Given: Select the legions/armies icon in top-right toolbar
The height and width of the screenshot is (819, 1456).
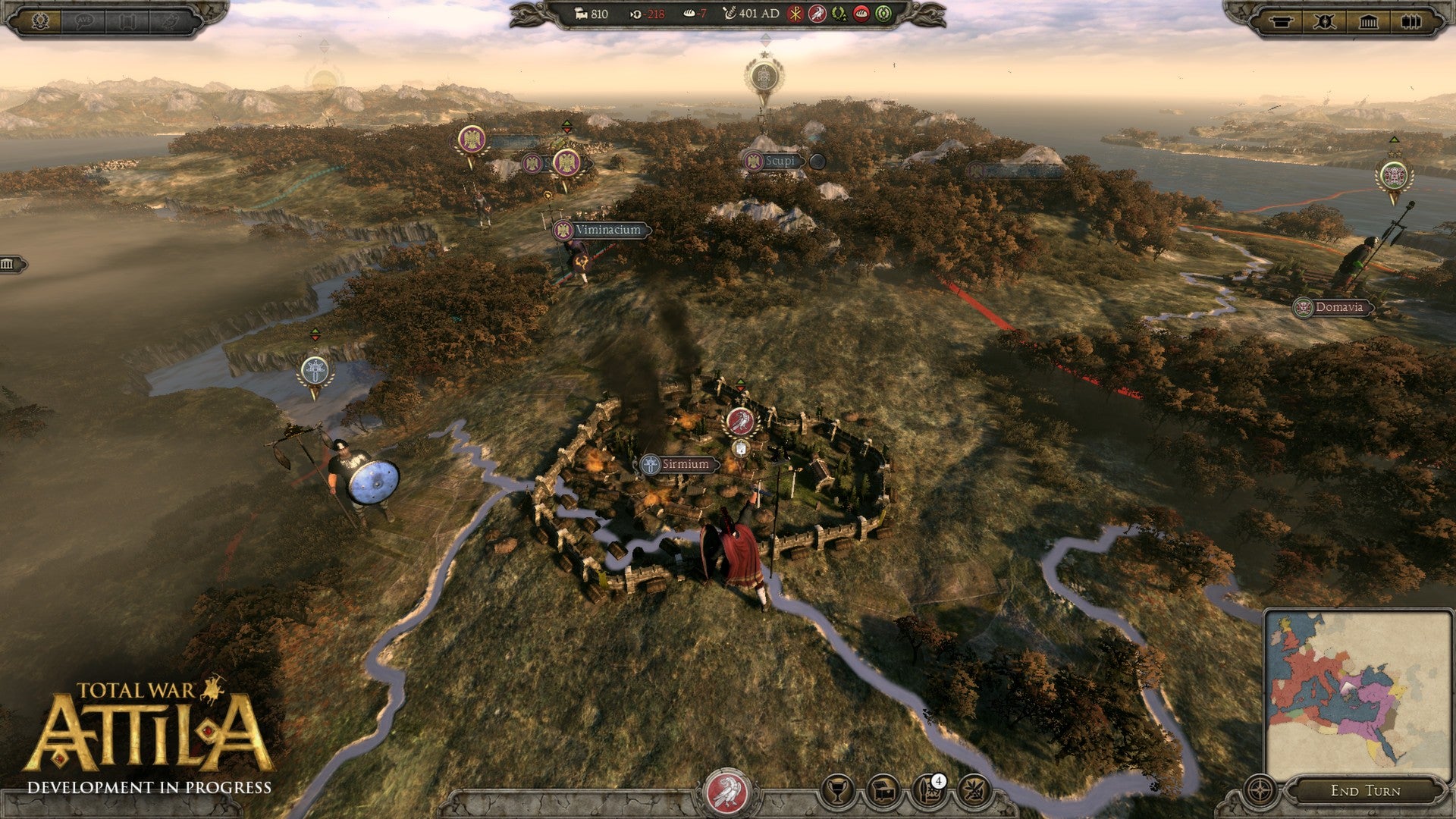Looking at the screenshot, I should pyautogui.click(x=1281, y=22).
